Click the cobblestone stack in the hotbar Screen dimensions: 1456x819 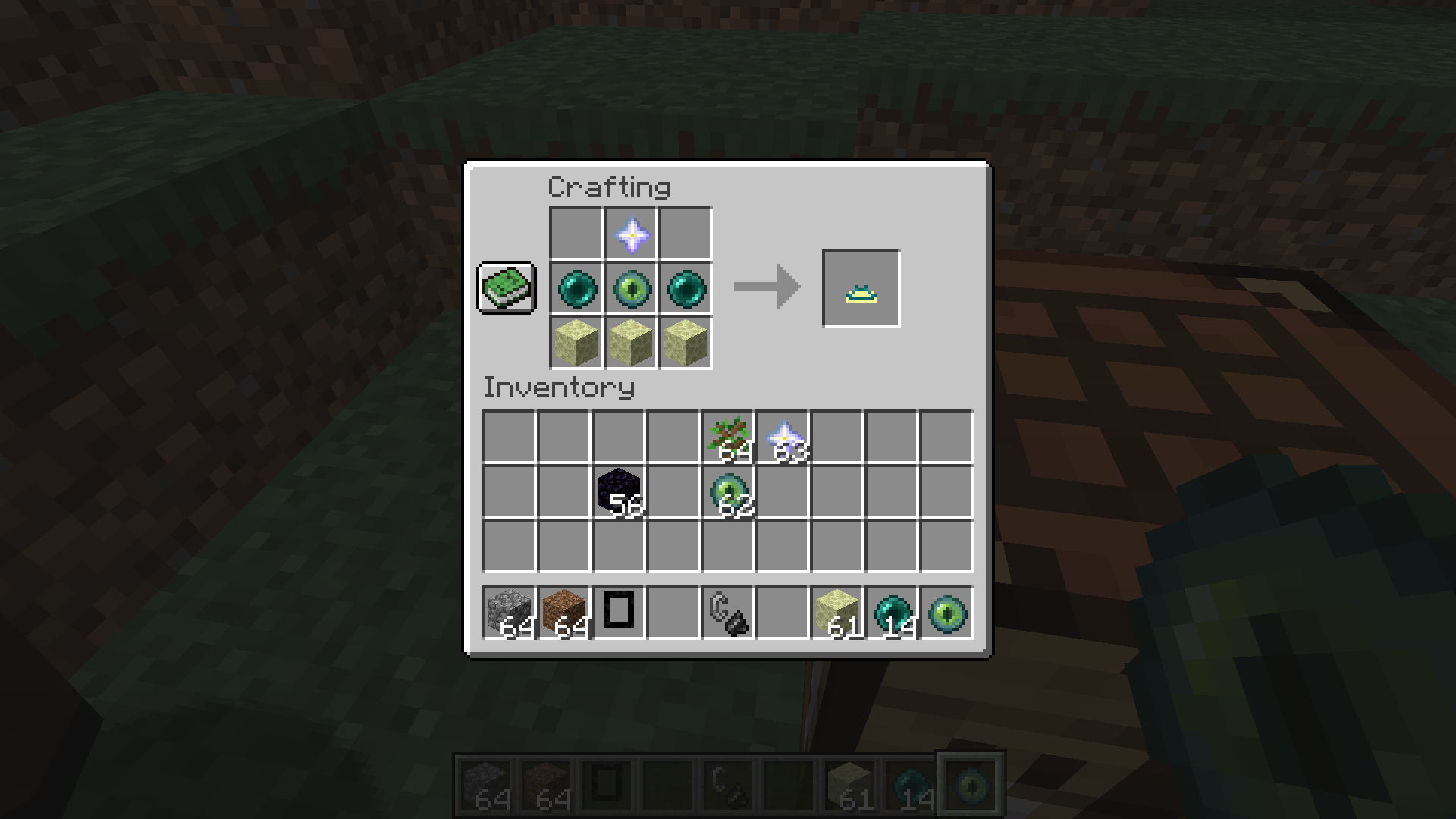509,613
